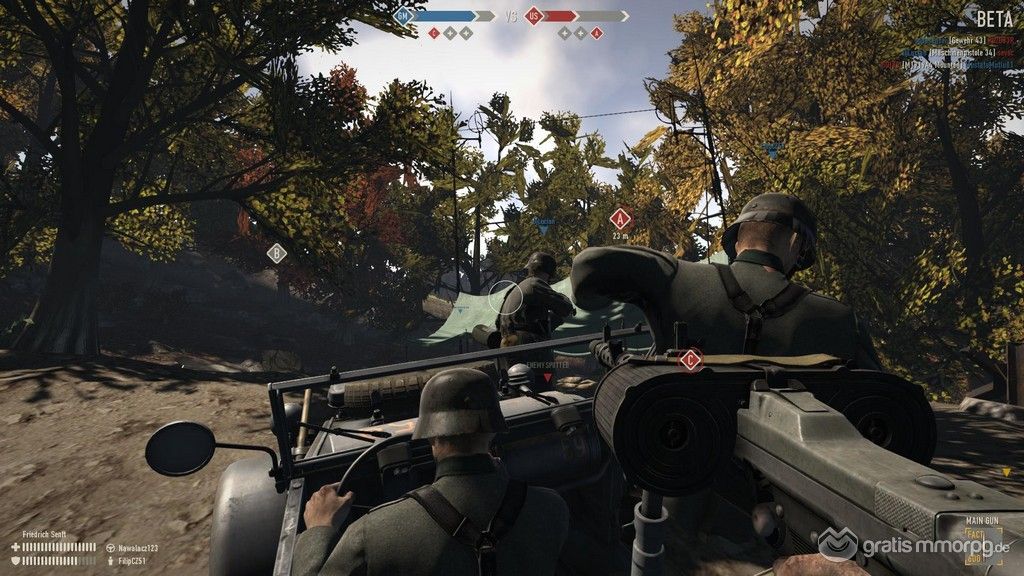
Task: Click the capture point B diamond marker
Action: [x=277, y=253]
